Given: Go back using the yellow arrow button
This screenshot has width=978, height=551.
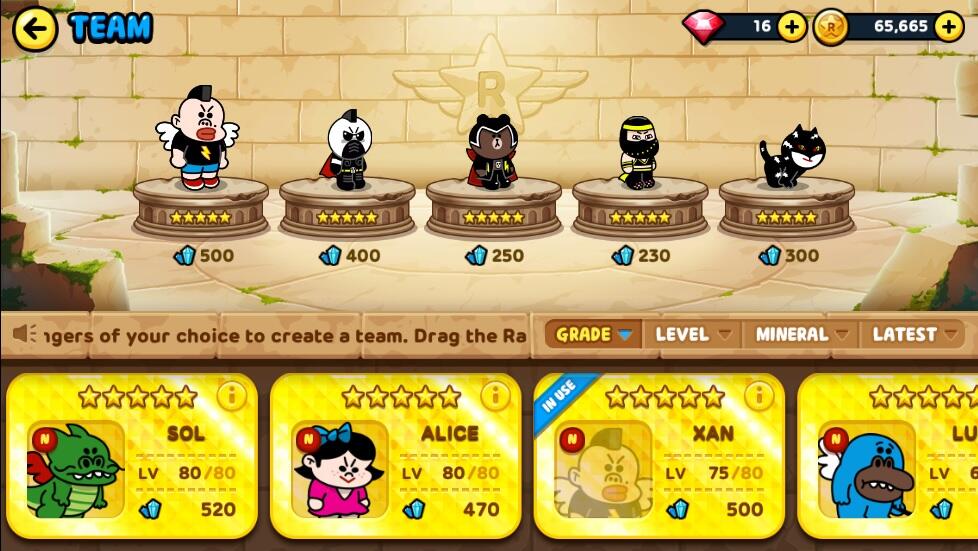Looking at the screenshot, I should tap(35, 28).
